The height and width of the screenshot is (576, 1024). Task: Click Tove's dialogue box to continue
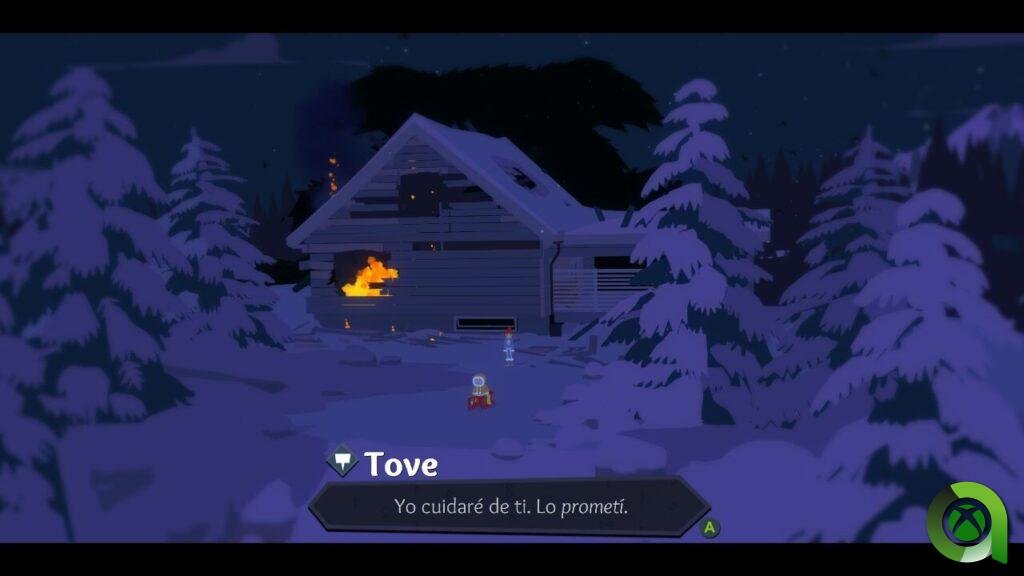coord(510,506)
